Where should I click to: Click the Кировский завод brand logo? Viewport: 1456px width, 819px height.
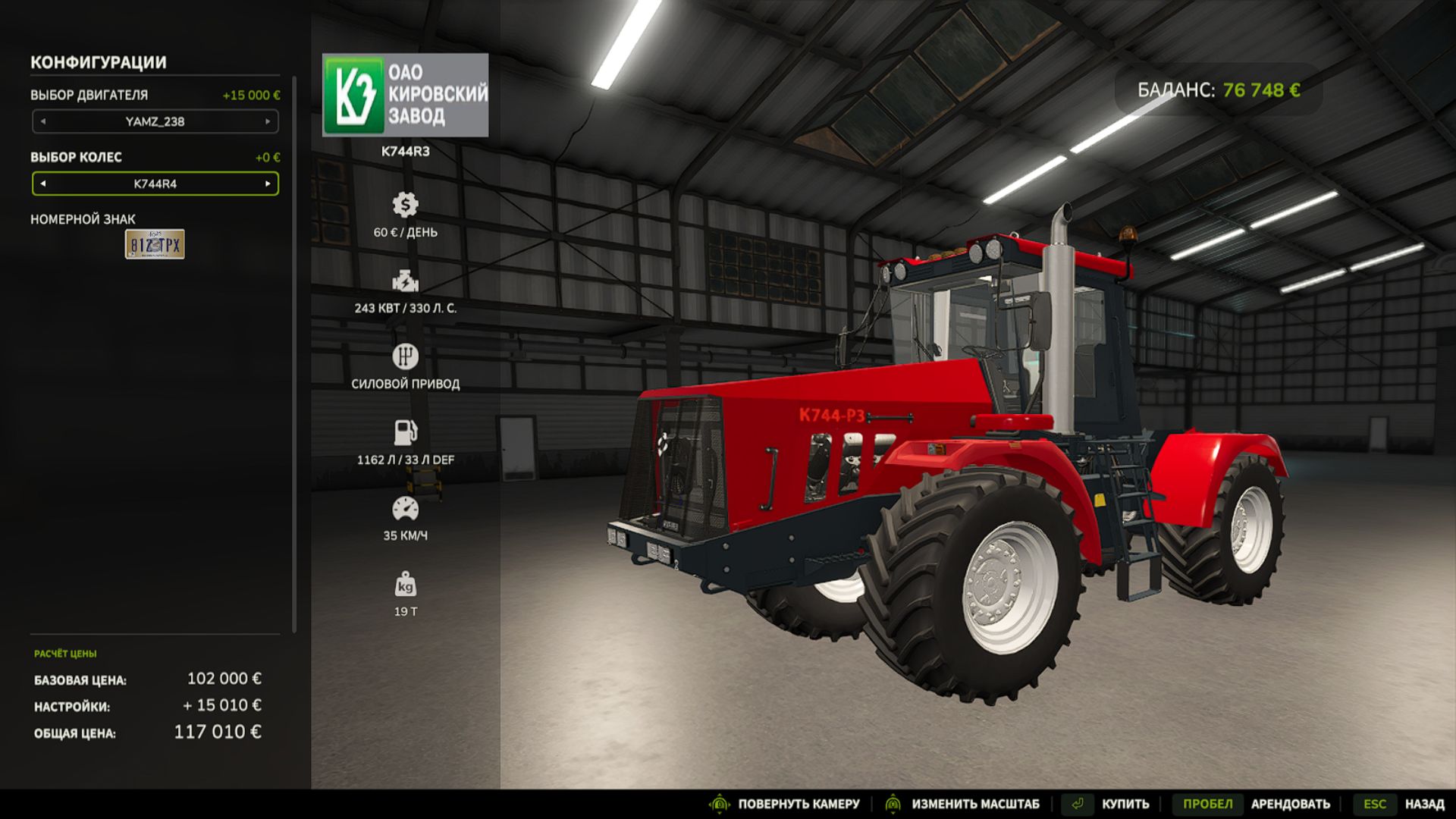[x=406, y=94]
